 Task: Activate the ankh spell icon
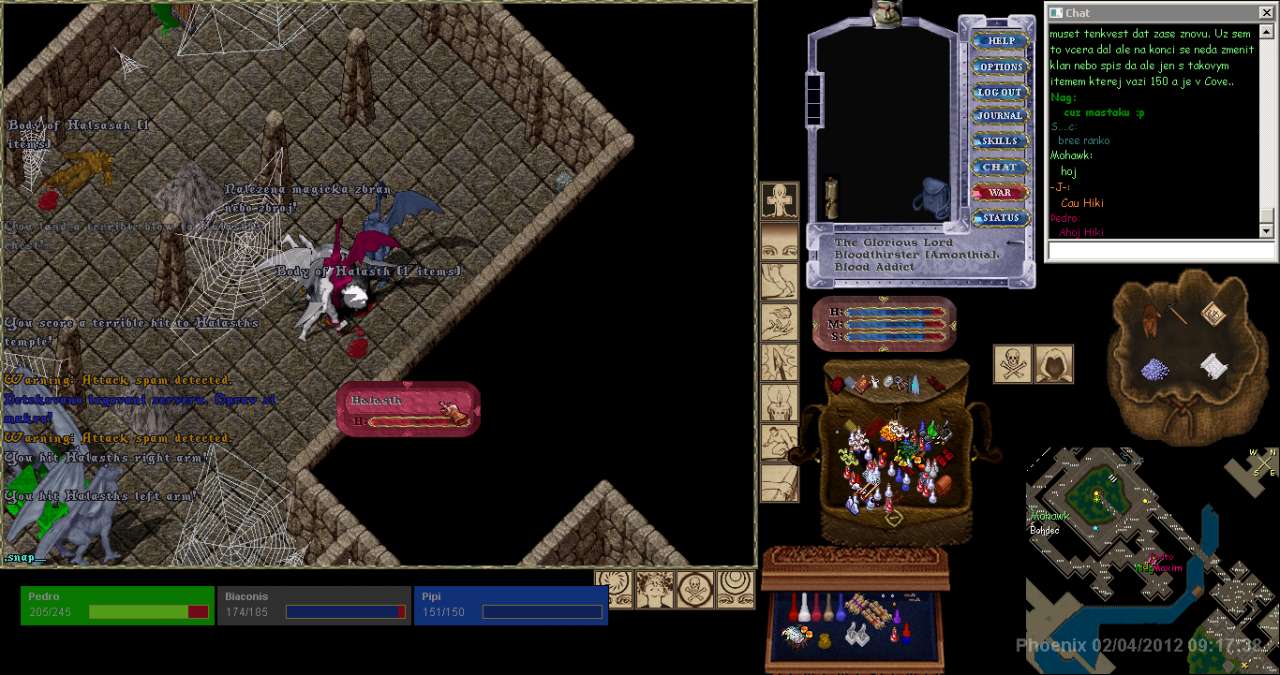pos(780,201)
